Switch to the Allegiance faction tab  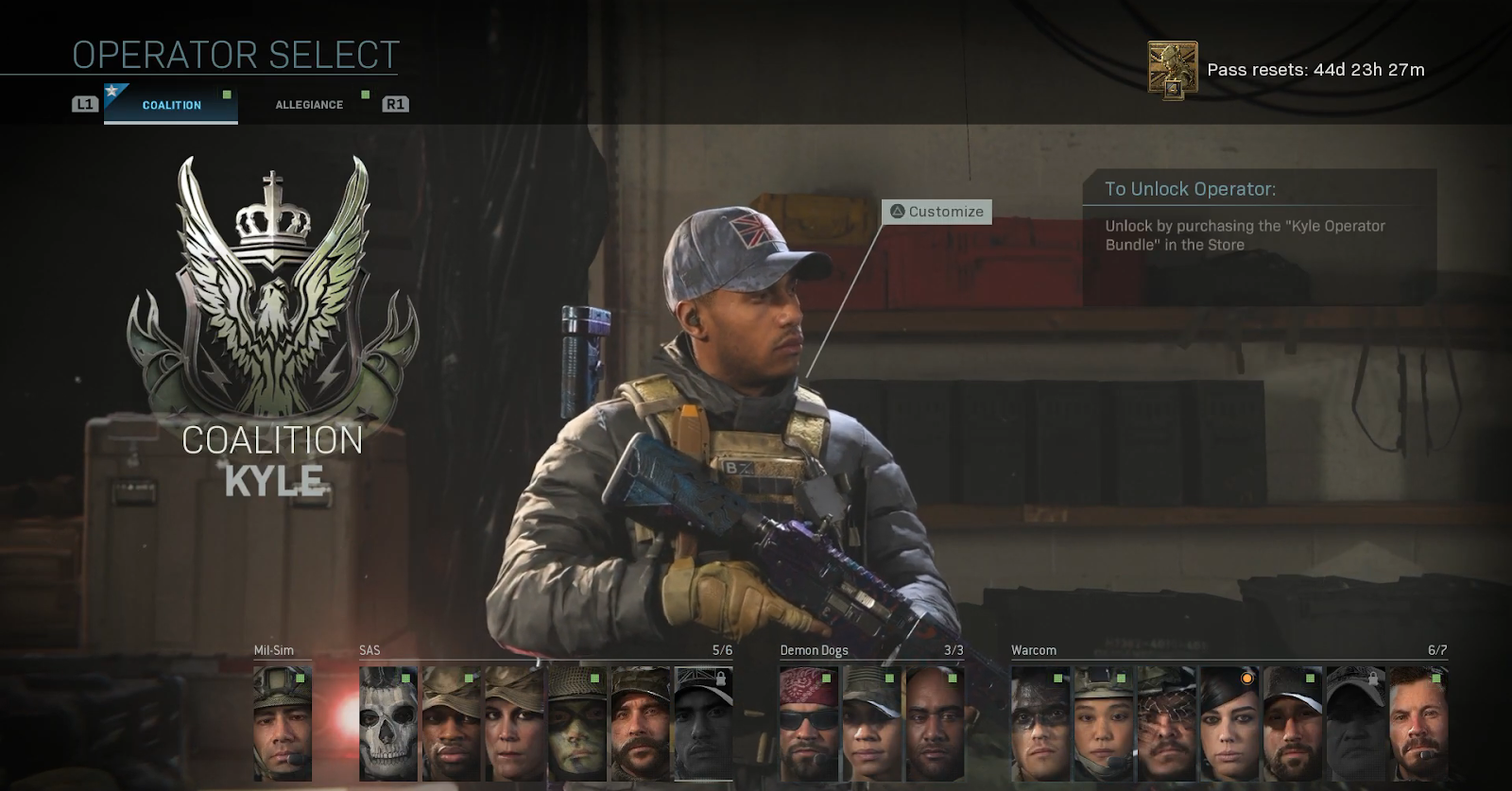pos(309,105)
